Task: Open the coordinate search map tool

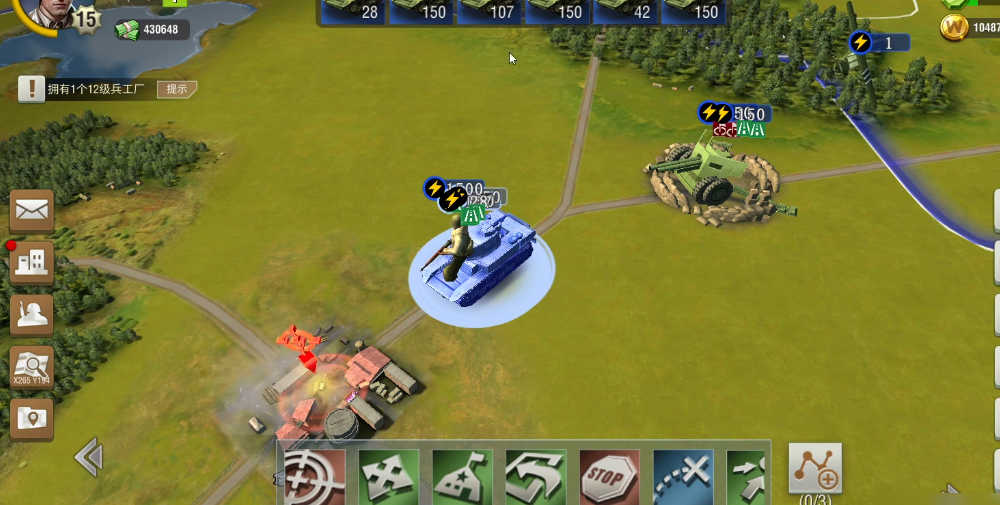Action: tap(32, 367)
